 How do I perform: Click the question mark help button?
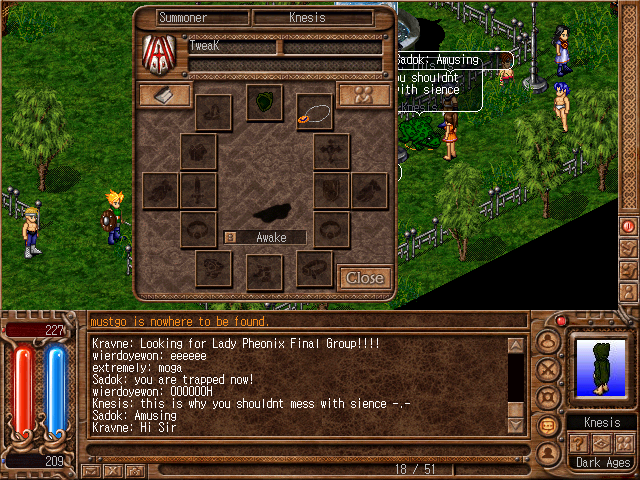pyautogui.click(x=577, y=443)
